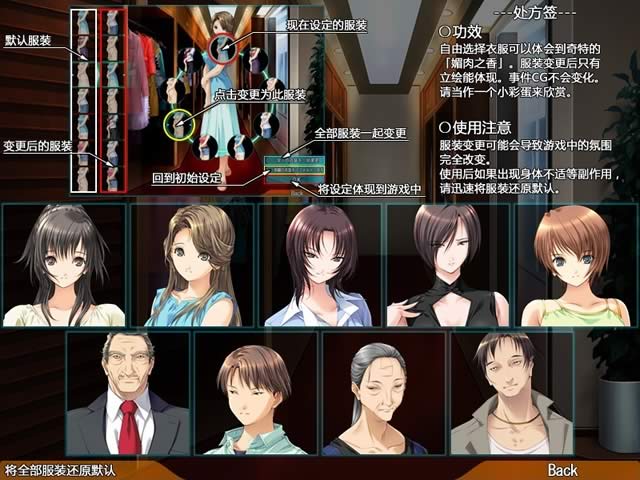Screen dimensions: 640x480
Task: Choose the light-brown-haired woman in teal dress
Action: (x=192, y=265)
